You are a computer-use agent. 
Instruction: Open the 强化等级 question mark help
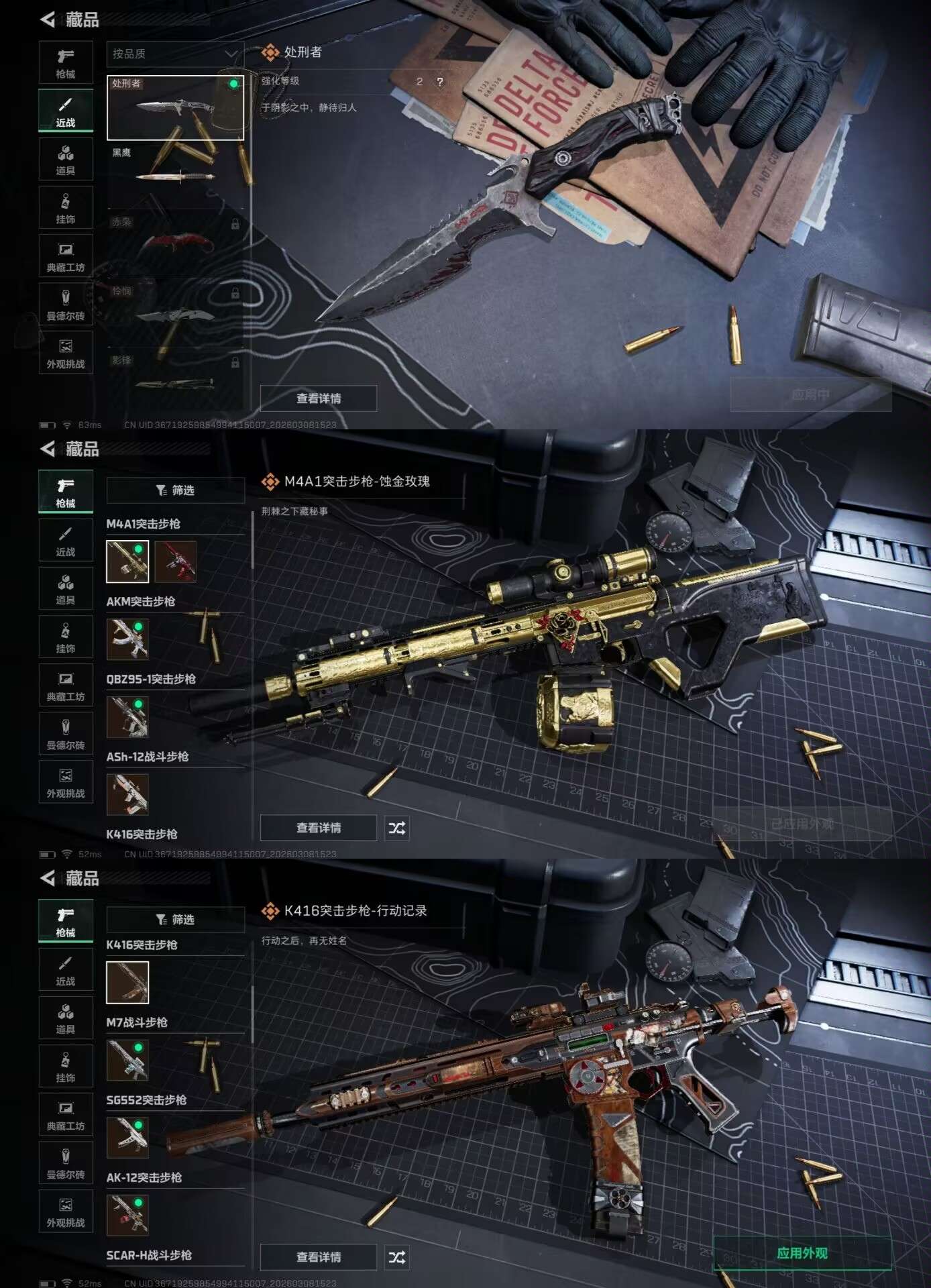click(440, 82)
